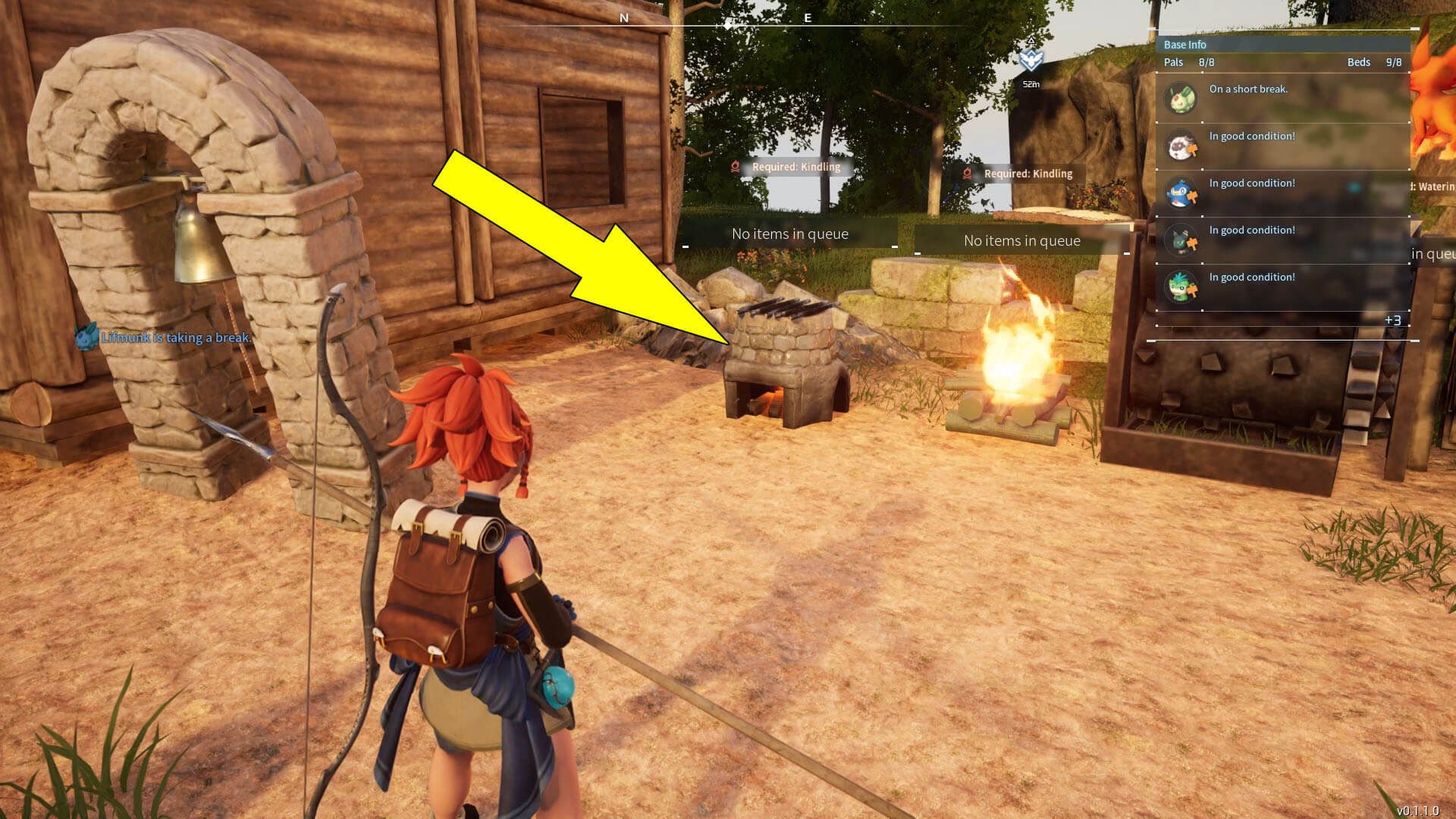Click the Kindling flame icon above the campfire

pos(968,173)
